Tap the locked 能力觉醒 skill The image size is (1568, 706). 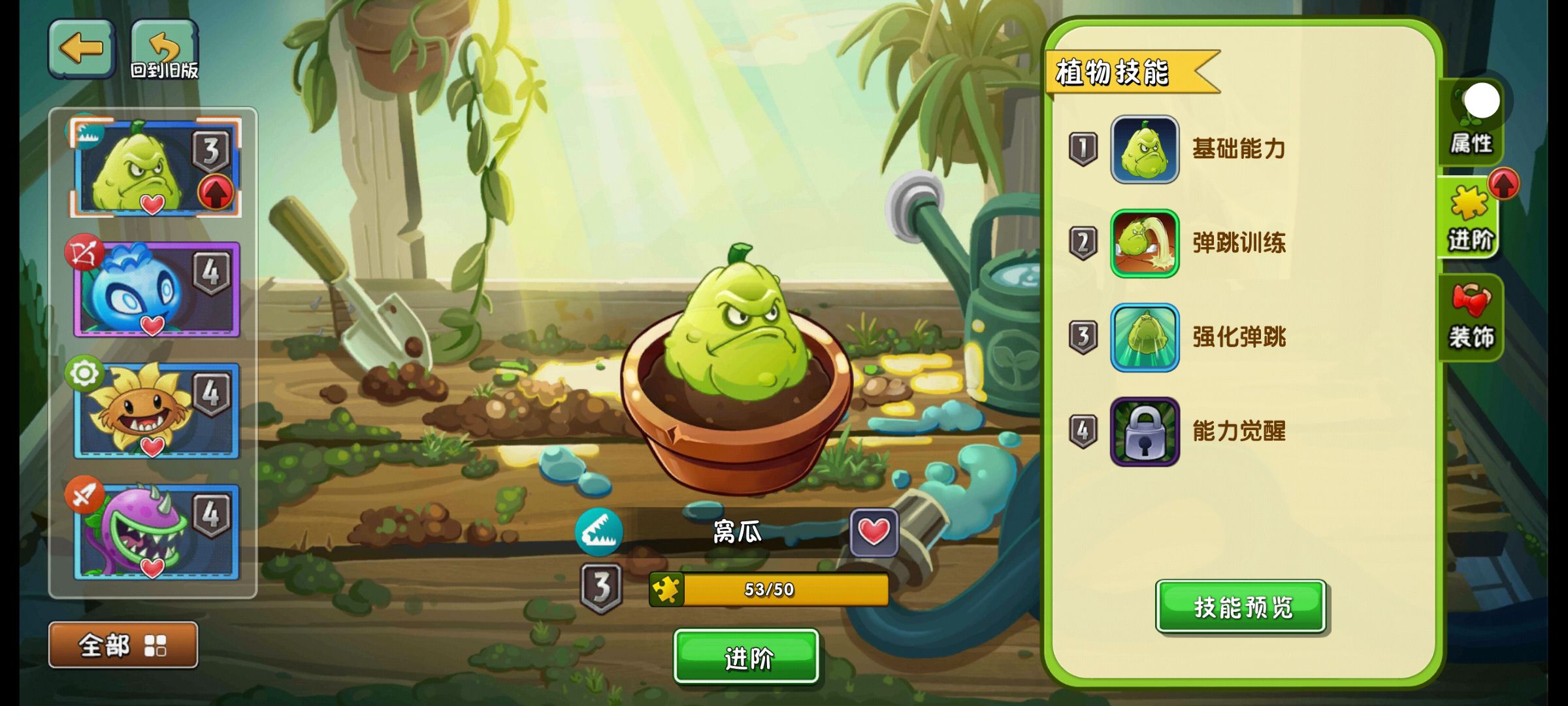(1145, 431)
